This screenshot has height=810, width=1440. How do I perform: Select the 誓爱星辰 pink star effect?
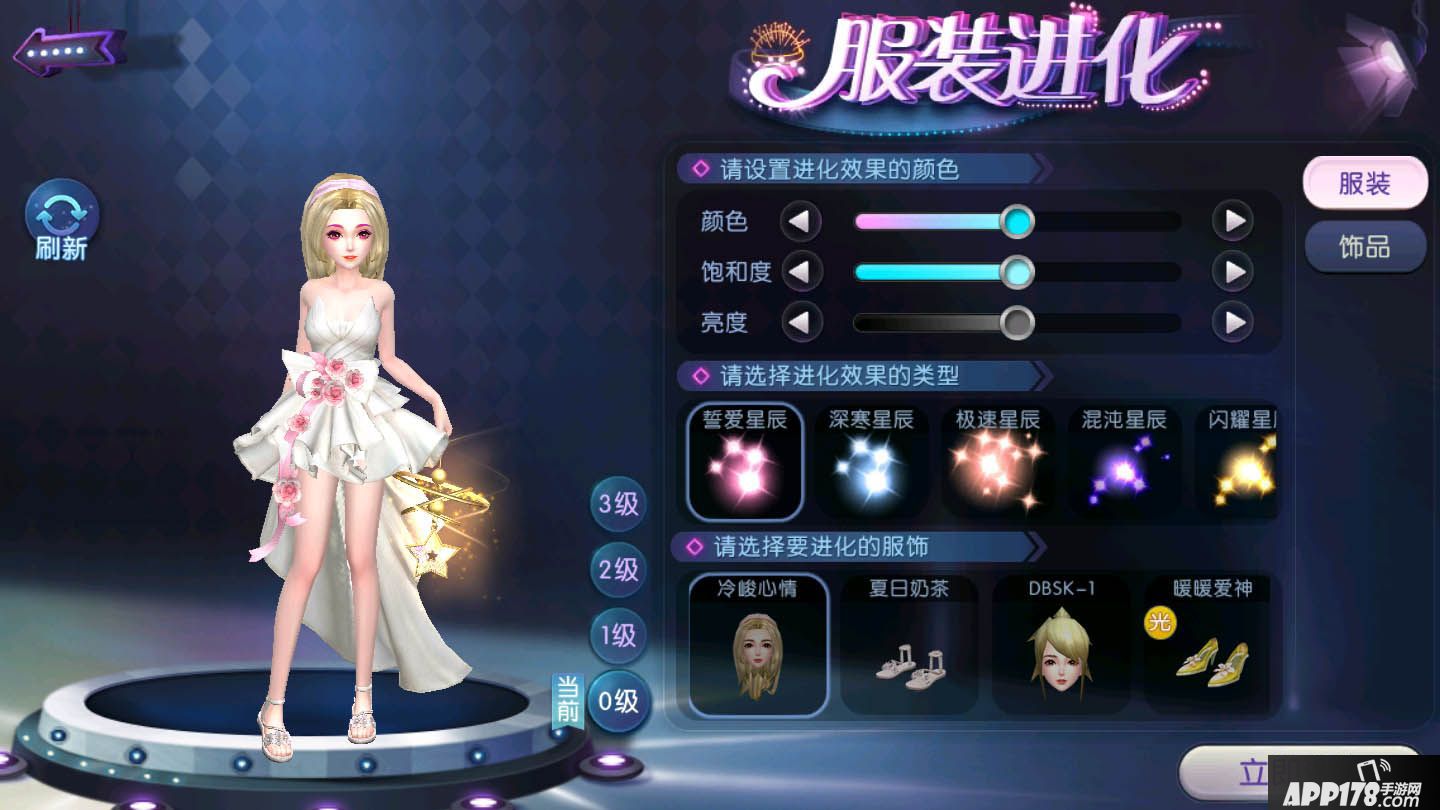(x=744, y=463)
